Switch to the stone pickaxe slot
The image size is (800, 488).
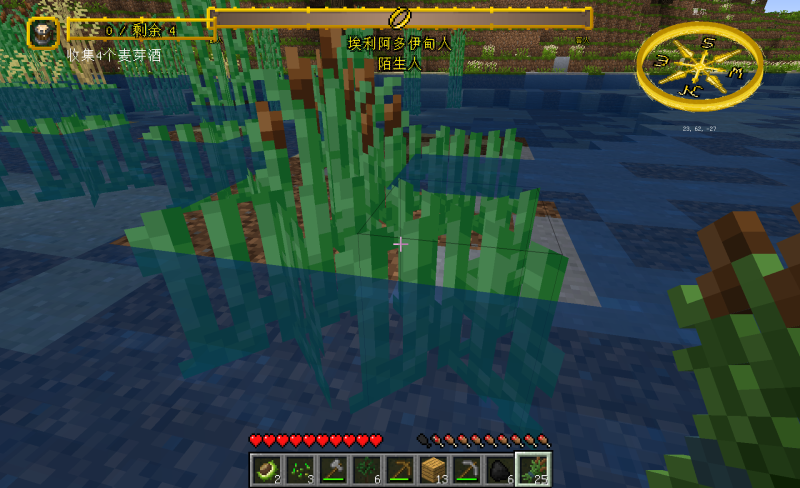(465, 470)
